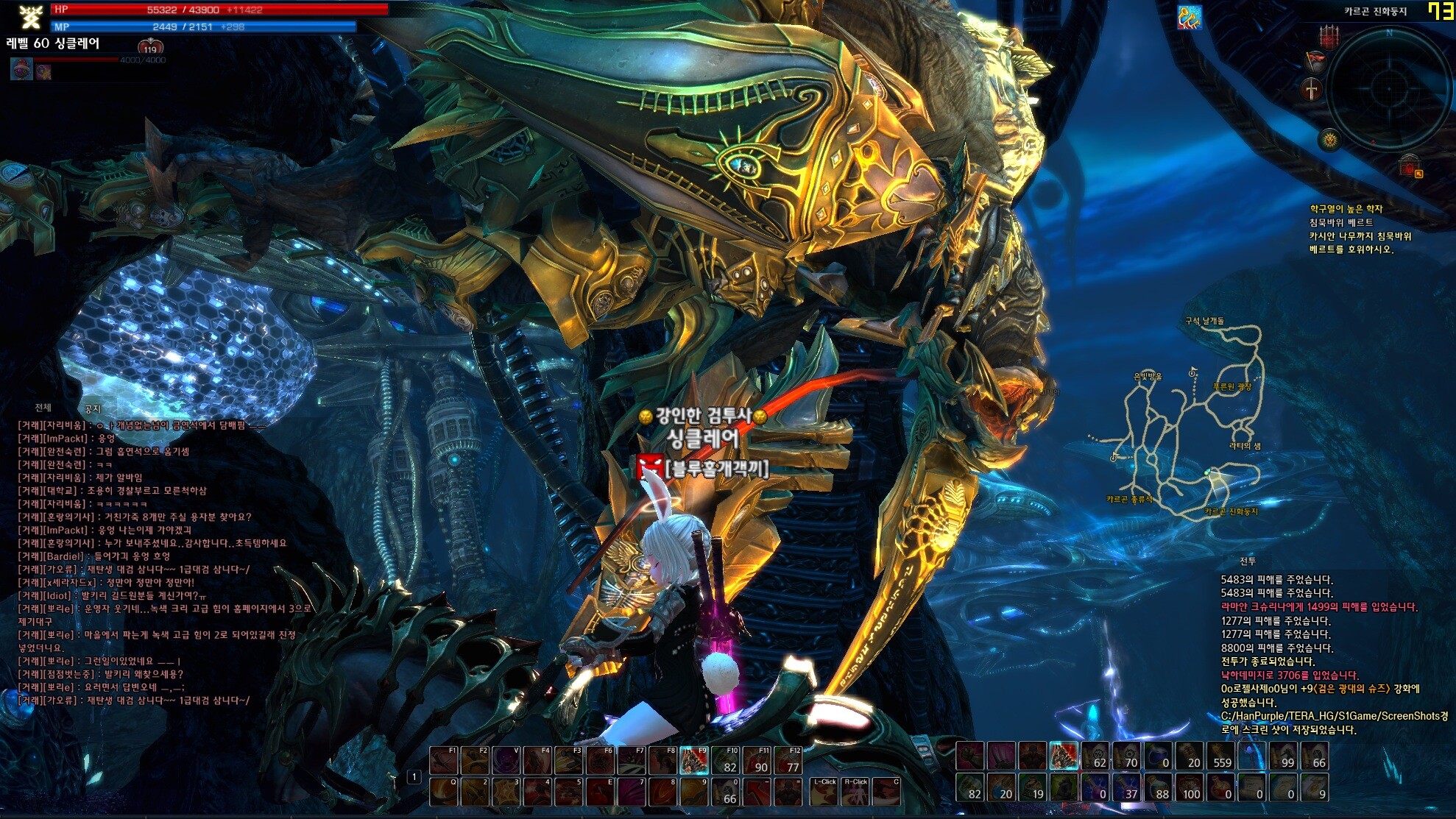Click the hotbar page number 1 indicator
Screen dimensions: 1456x819
[x=414, y=777]
